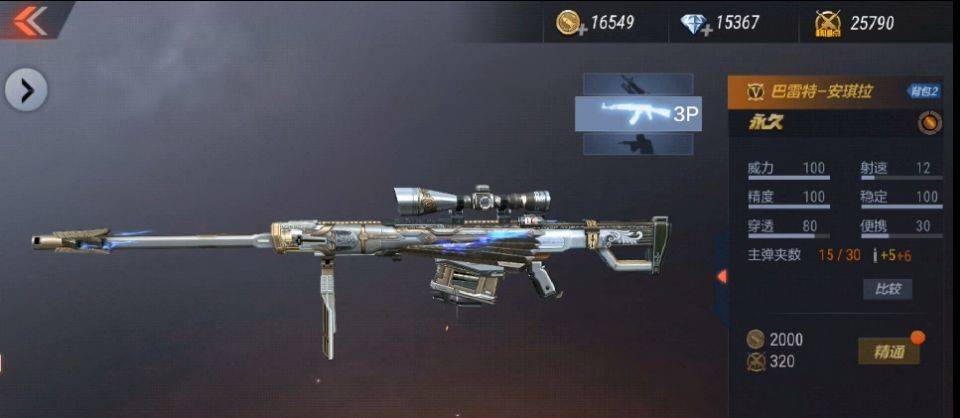Open the crossed-guns medal currency
Viewport: 960px width, 418px height.
[x=828, y=23]
